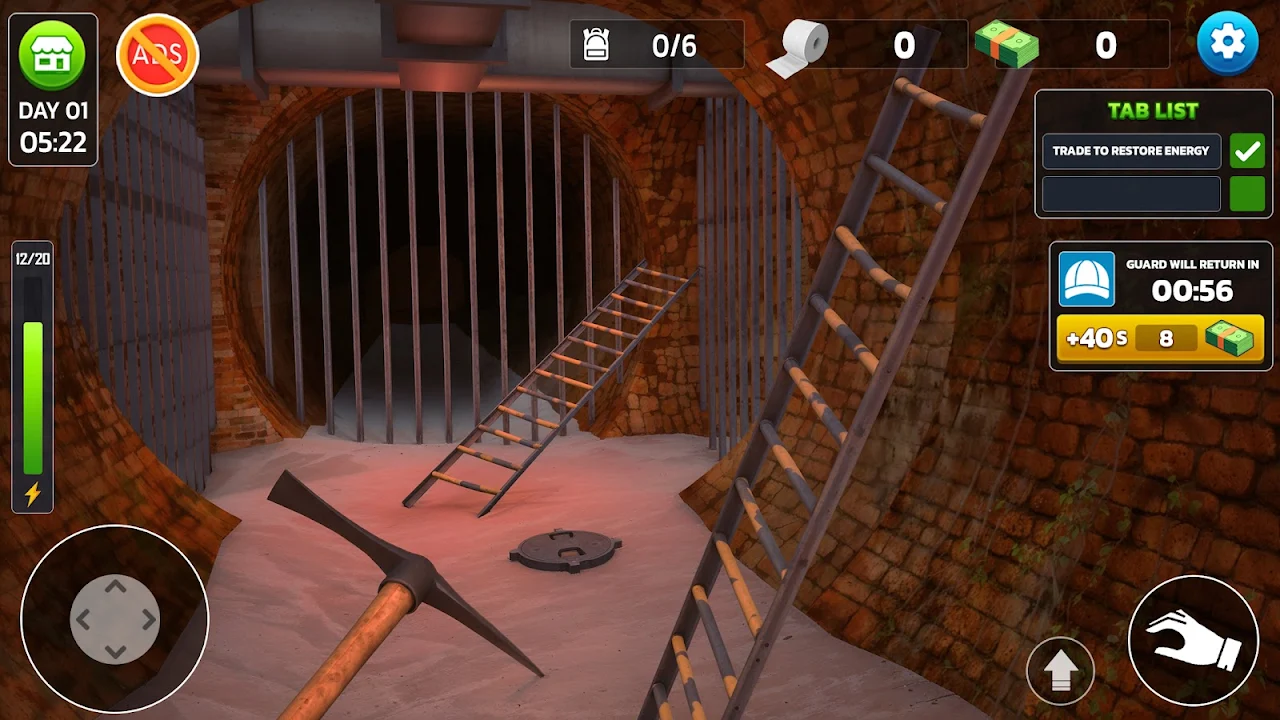Tap the remove ADS button
Viewport: 1280px width, 720px height.
pyautogui.click(x=158, y=55)
